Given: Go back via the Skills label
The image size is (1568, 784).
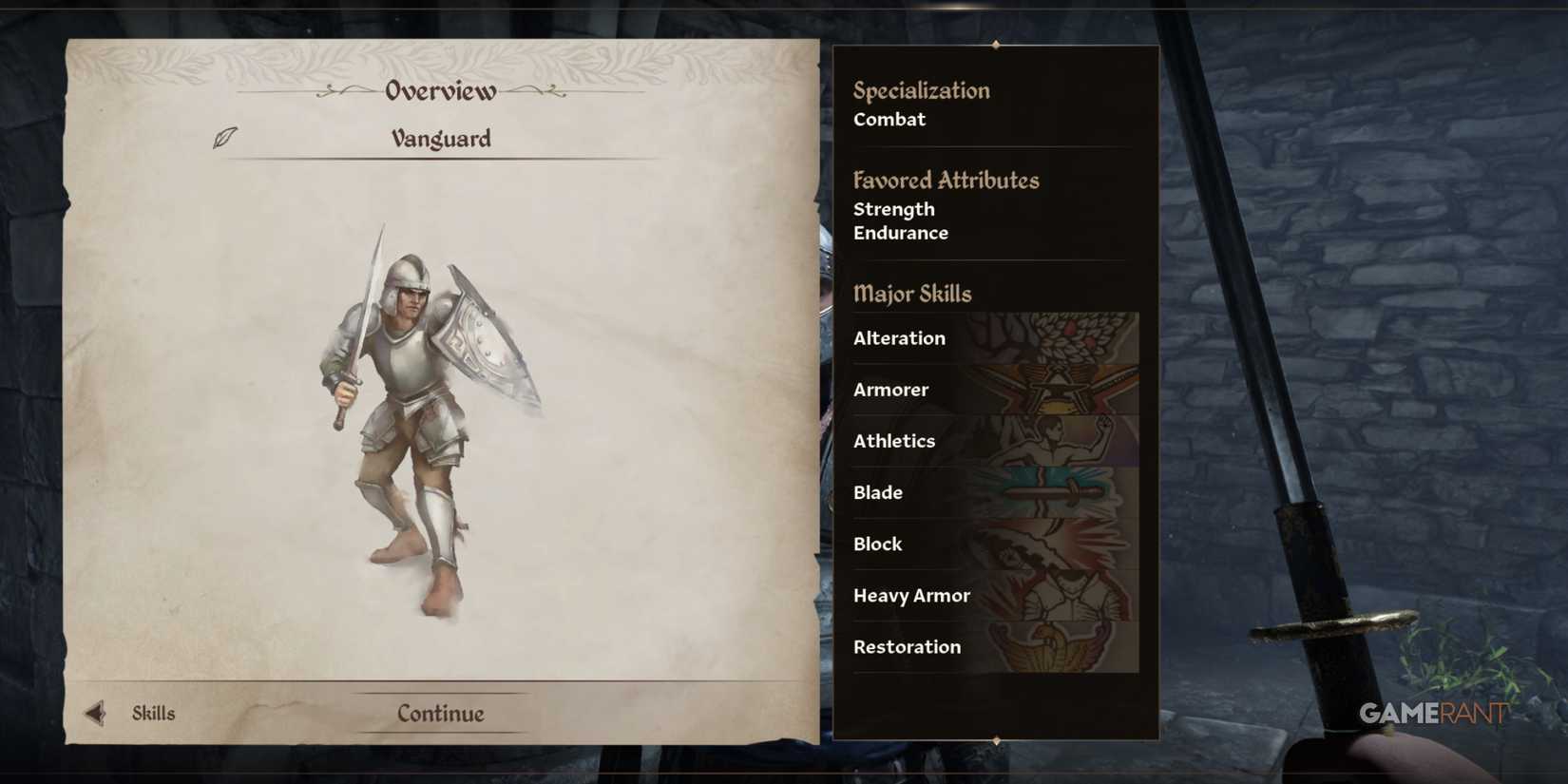Looking at the screenshot, I should coord(153,712).
